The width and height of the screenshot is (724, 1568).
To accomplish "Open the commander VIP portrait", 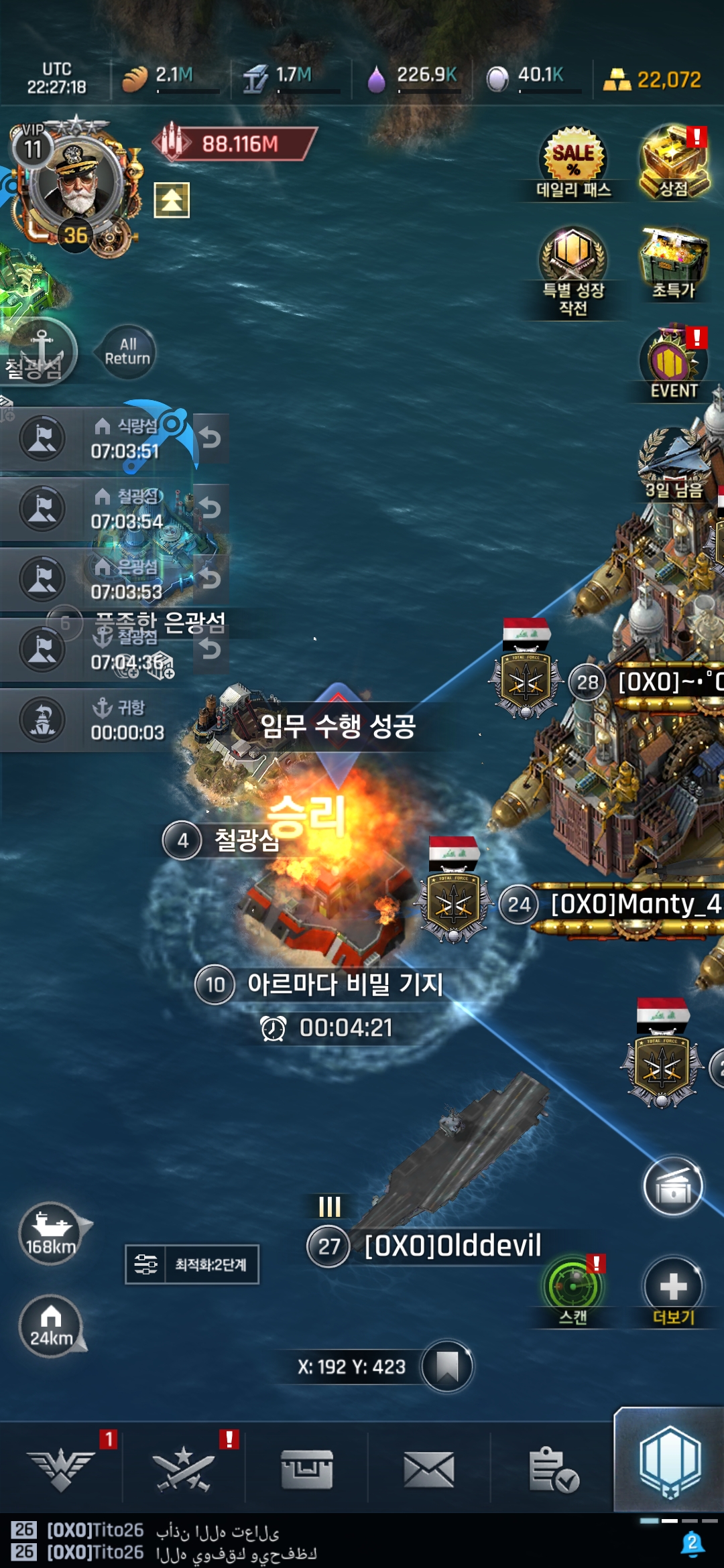I will [74, 182].
